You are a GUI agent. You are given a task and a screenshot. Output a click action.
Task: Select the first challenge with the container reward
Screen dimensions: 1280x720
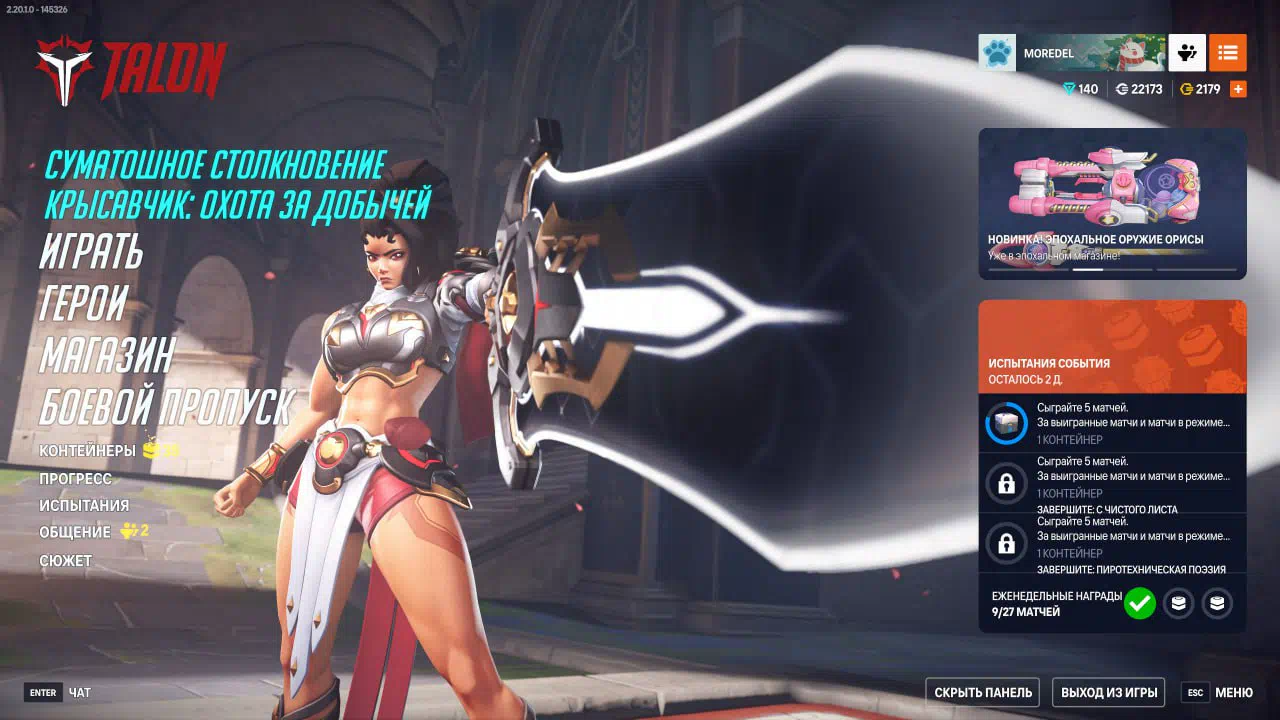(x=1112, y=423)
